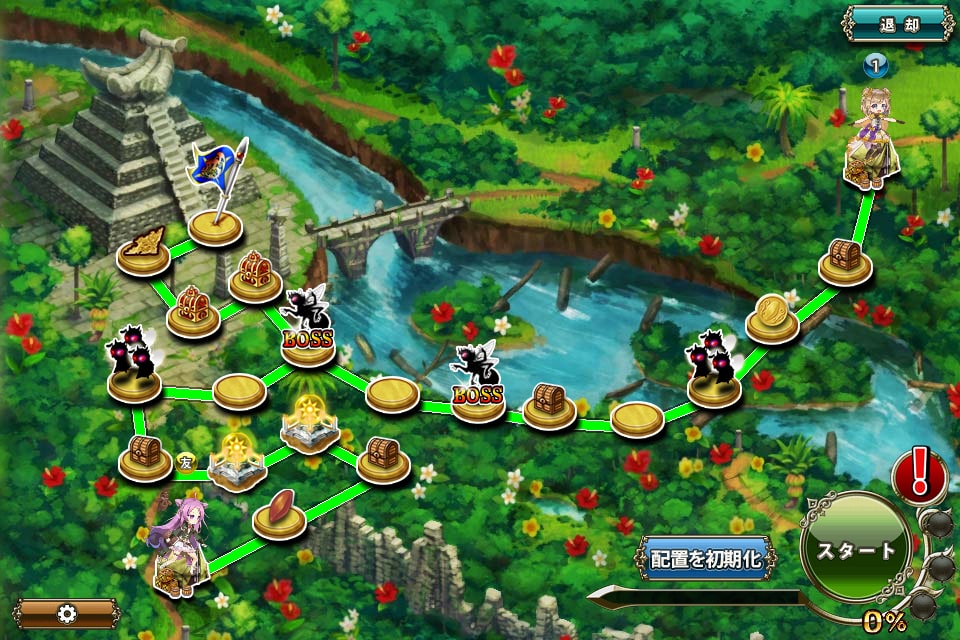This screenshot has height=640, width=960.
Task: Select the purple-haired unit on the map
Action: (x=181, y=546)
